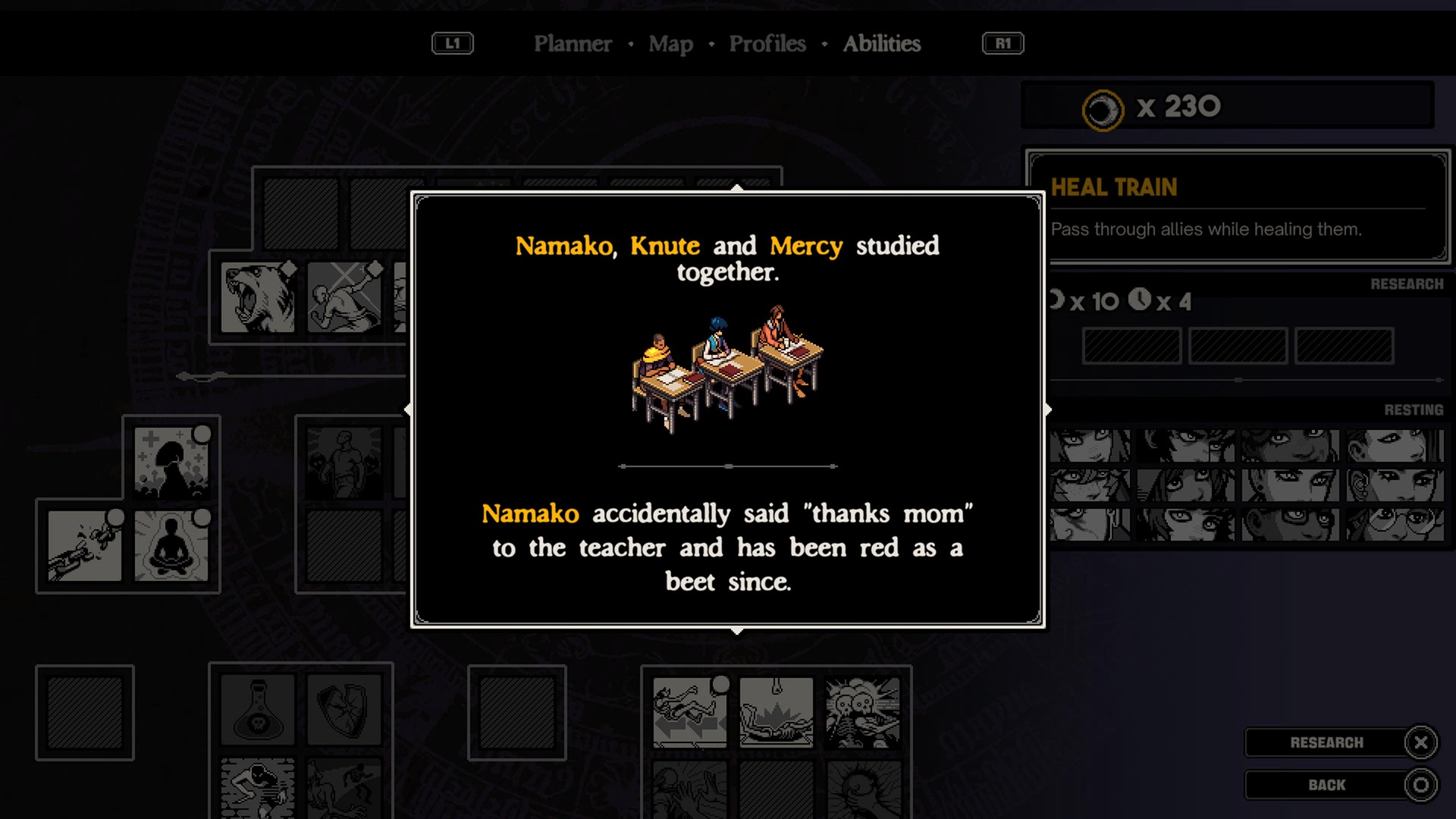Select the healing silhouette ability icon
The image size is (1456, 819).
tap(171, 463)
